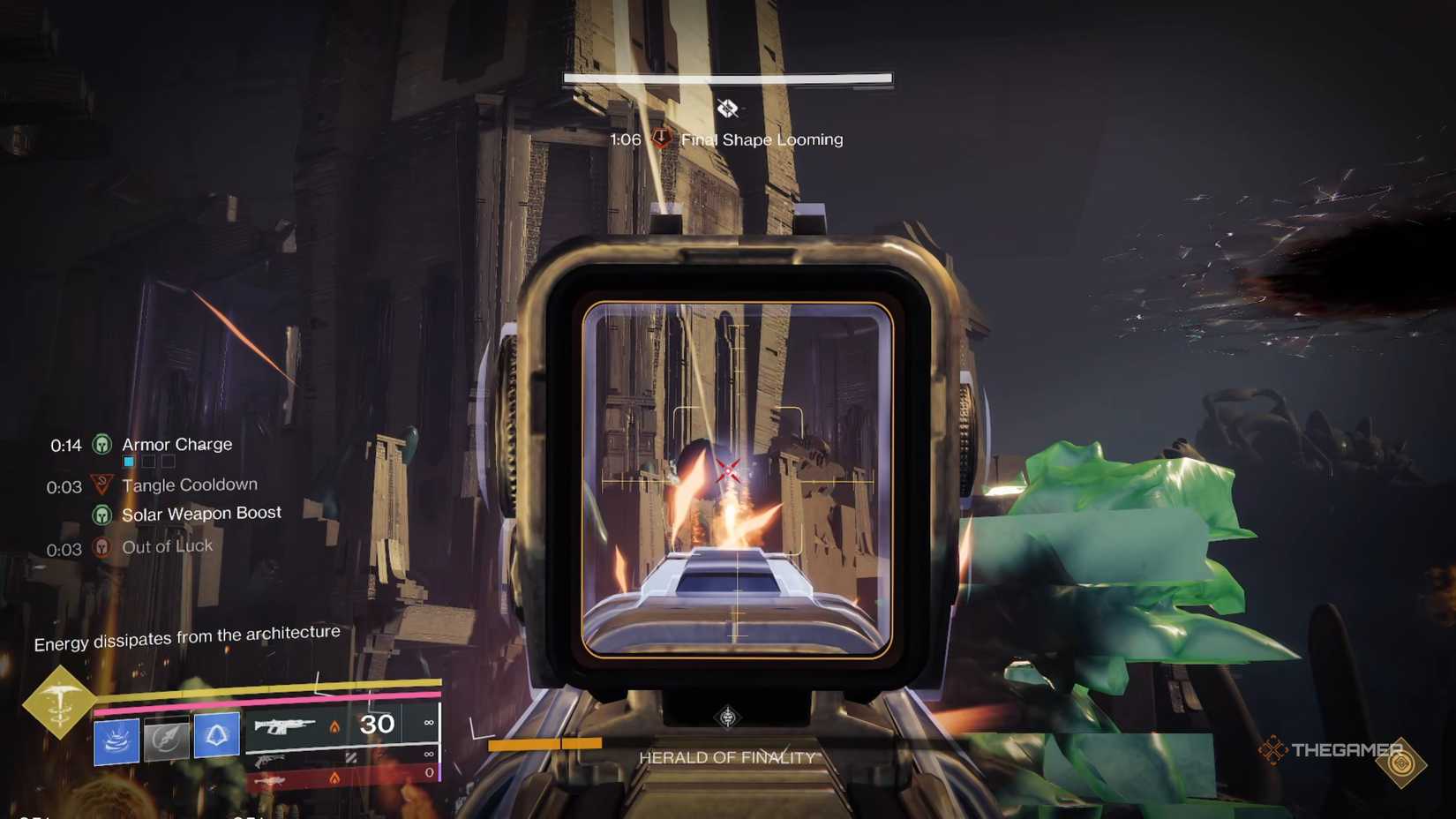Screen dimensions: 1456x819
Task: Click the Armor Charge helmet icon
Action: pyautogui.click(x=101, y=445)
